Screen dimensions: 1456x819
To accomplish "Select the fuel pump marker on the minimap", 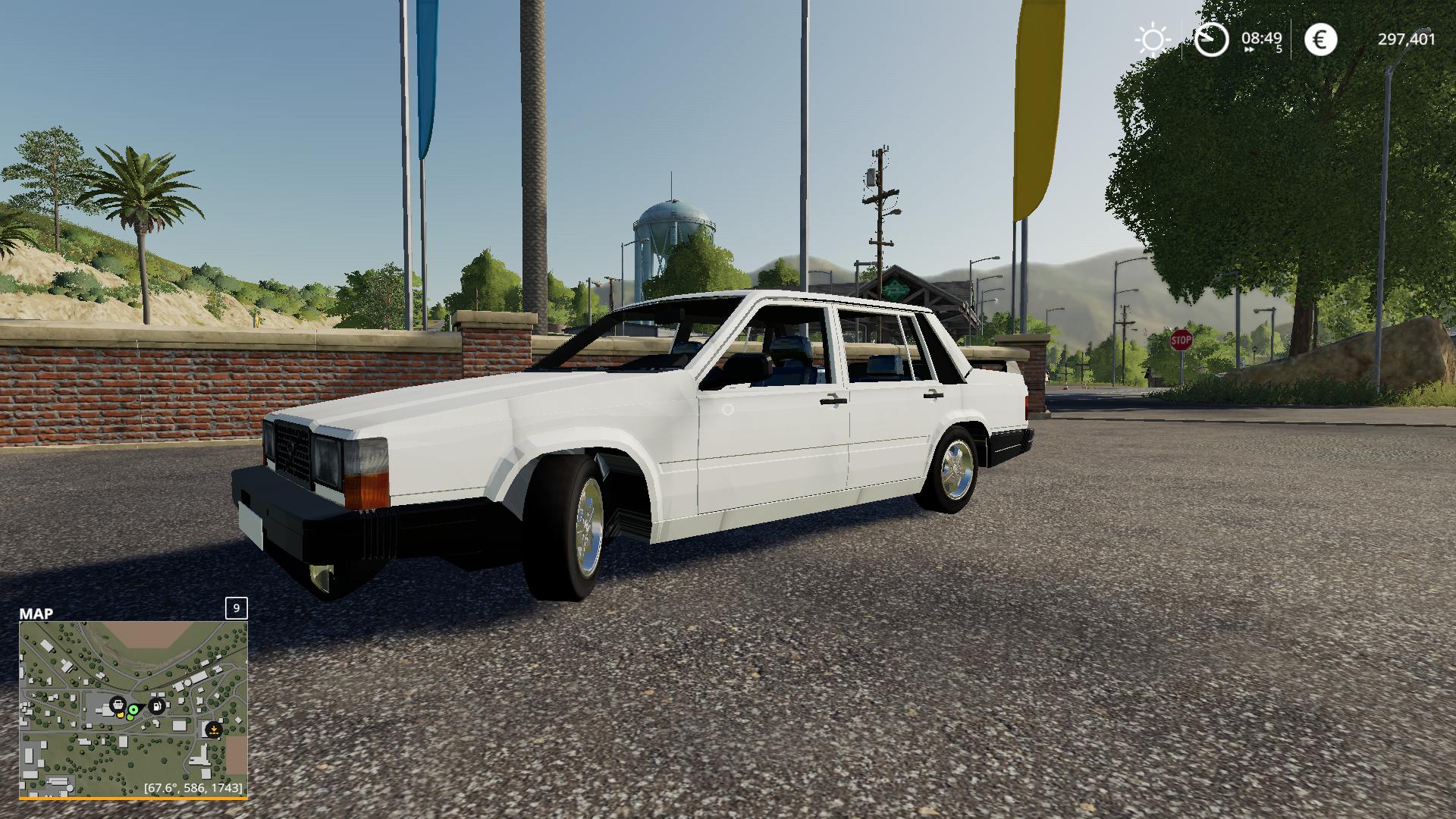I will pyautogui.click(x=157, y=707).
